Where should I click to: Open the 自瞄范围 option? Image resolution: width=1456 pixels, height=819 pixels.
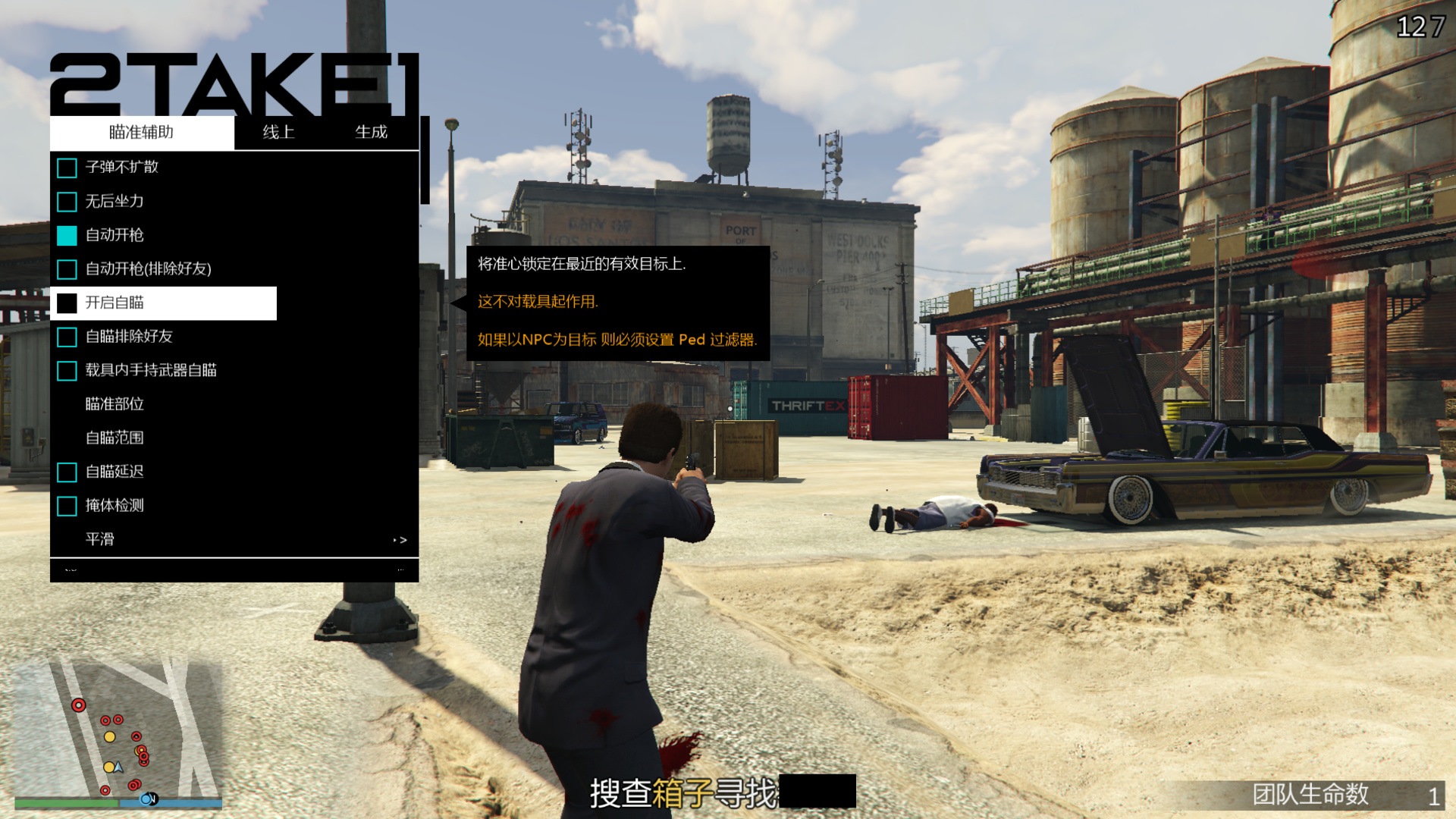pos(115,438)
